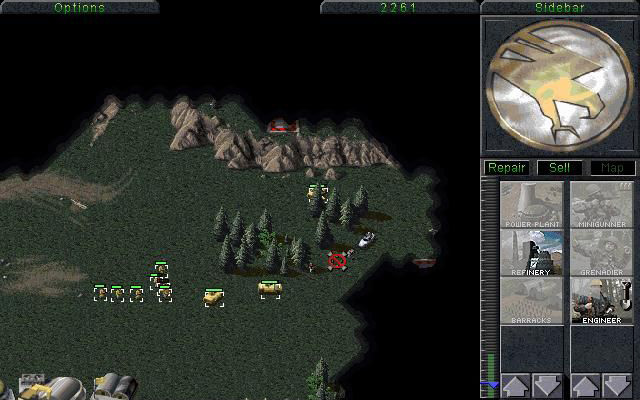This screenshot has width=640, height=400.
Task: Click the dimmed Map button
Action: tap(611, 168)
